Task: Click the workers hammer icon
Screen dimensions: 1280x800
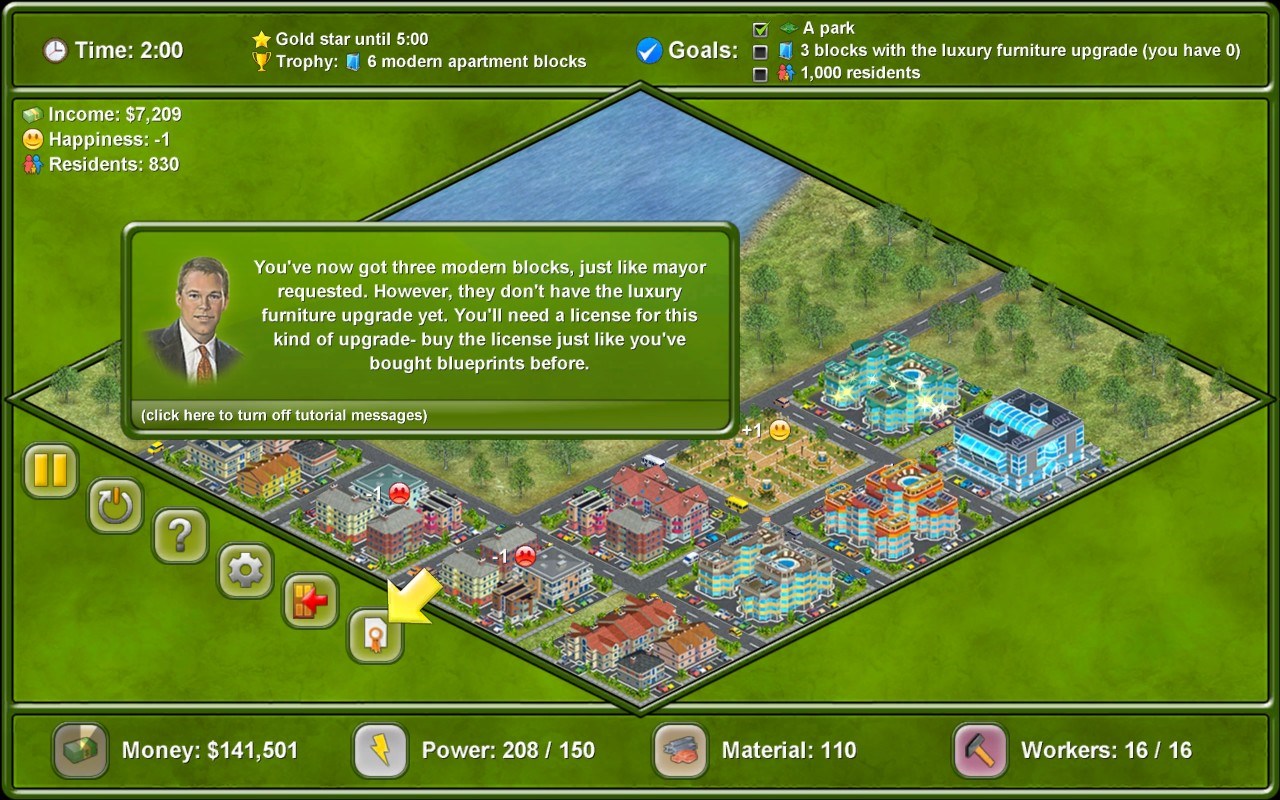Action: pos(979,751)
